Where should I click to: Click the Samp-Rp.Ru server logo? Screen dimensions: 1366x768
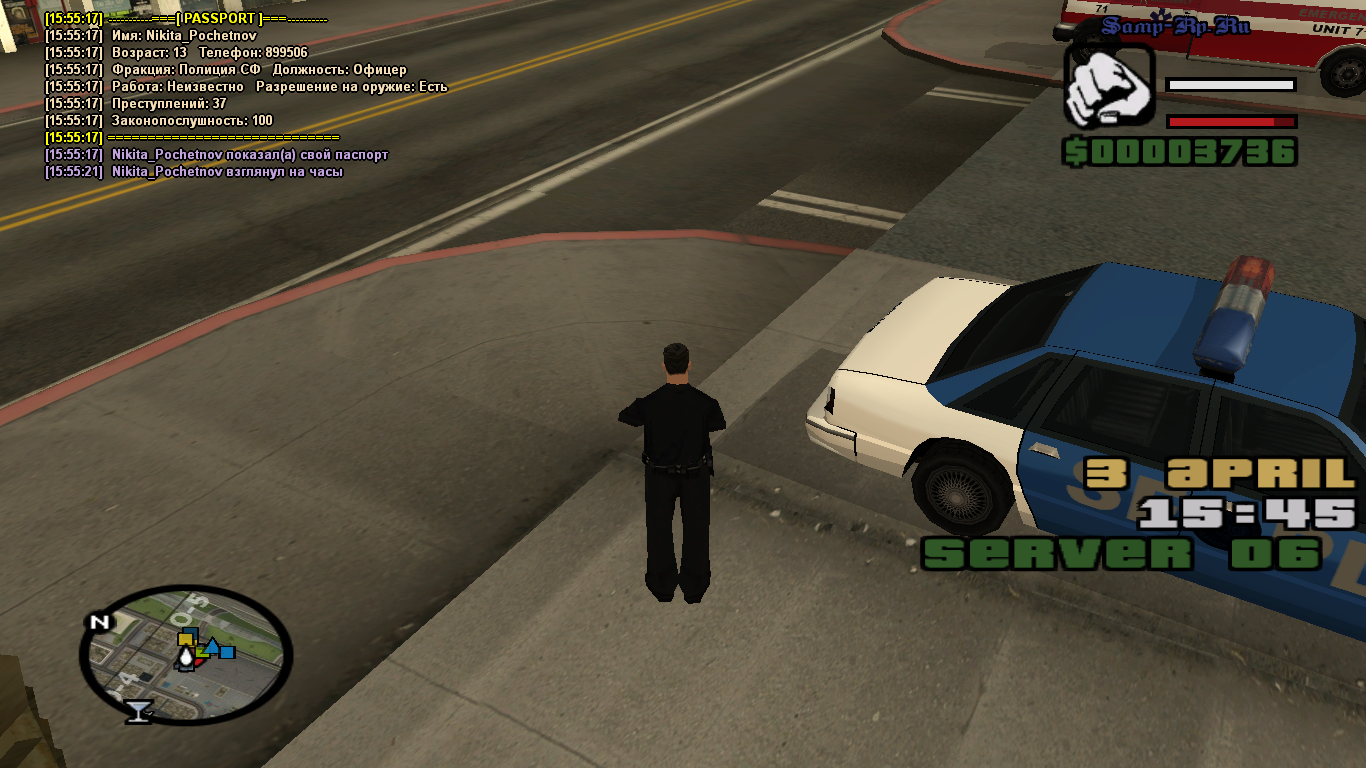pos(1175,27)
